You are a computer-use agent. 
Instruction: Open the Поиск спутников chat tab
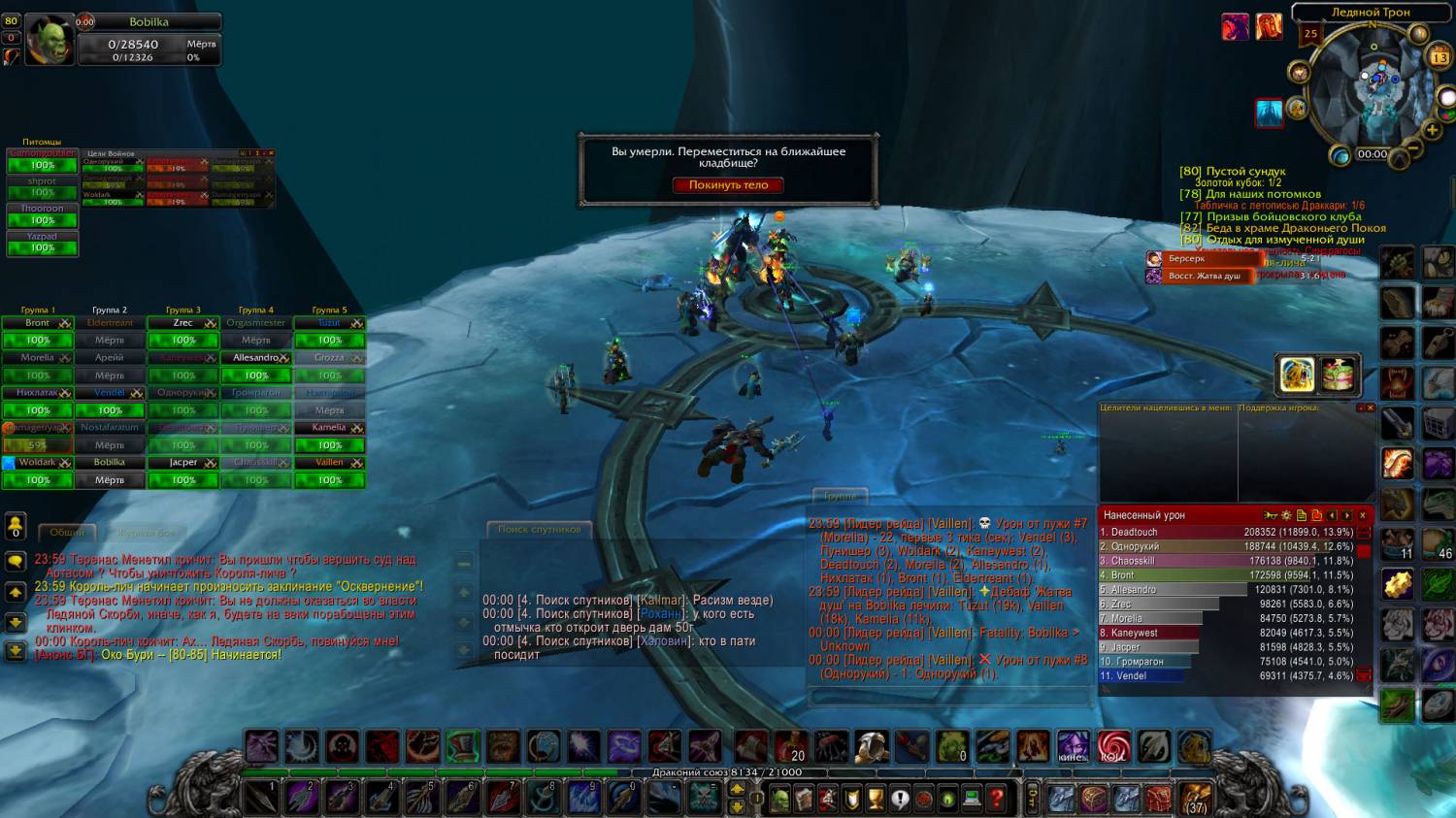(539, 530)
